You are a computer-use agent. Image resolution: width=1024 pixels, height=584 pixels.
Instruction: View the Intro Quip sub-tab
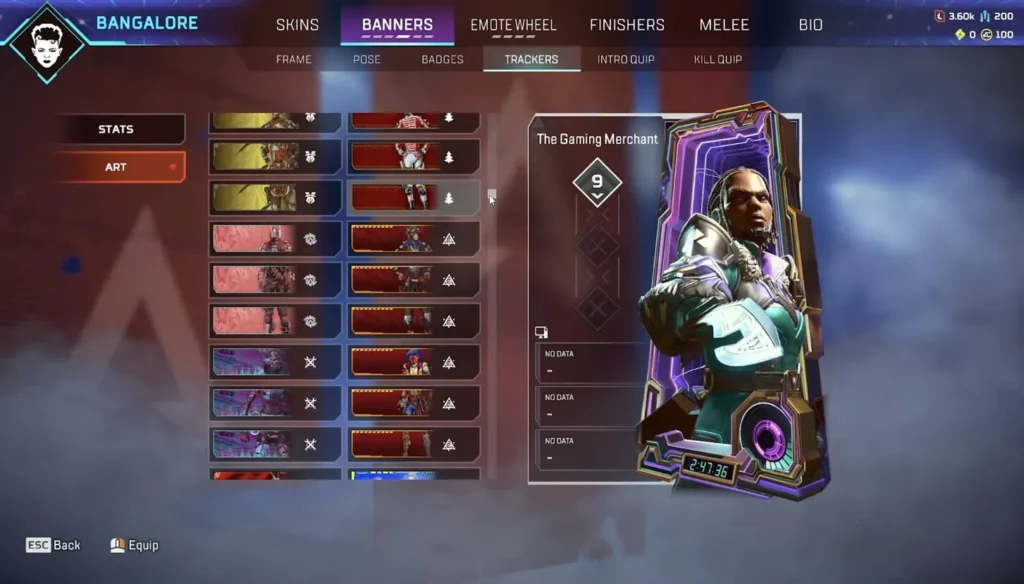tap(626, 60)
